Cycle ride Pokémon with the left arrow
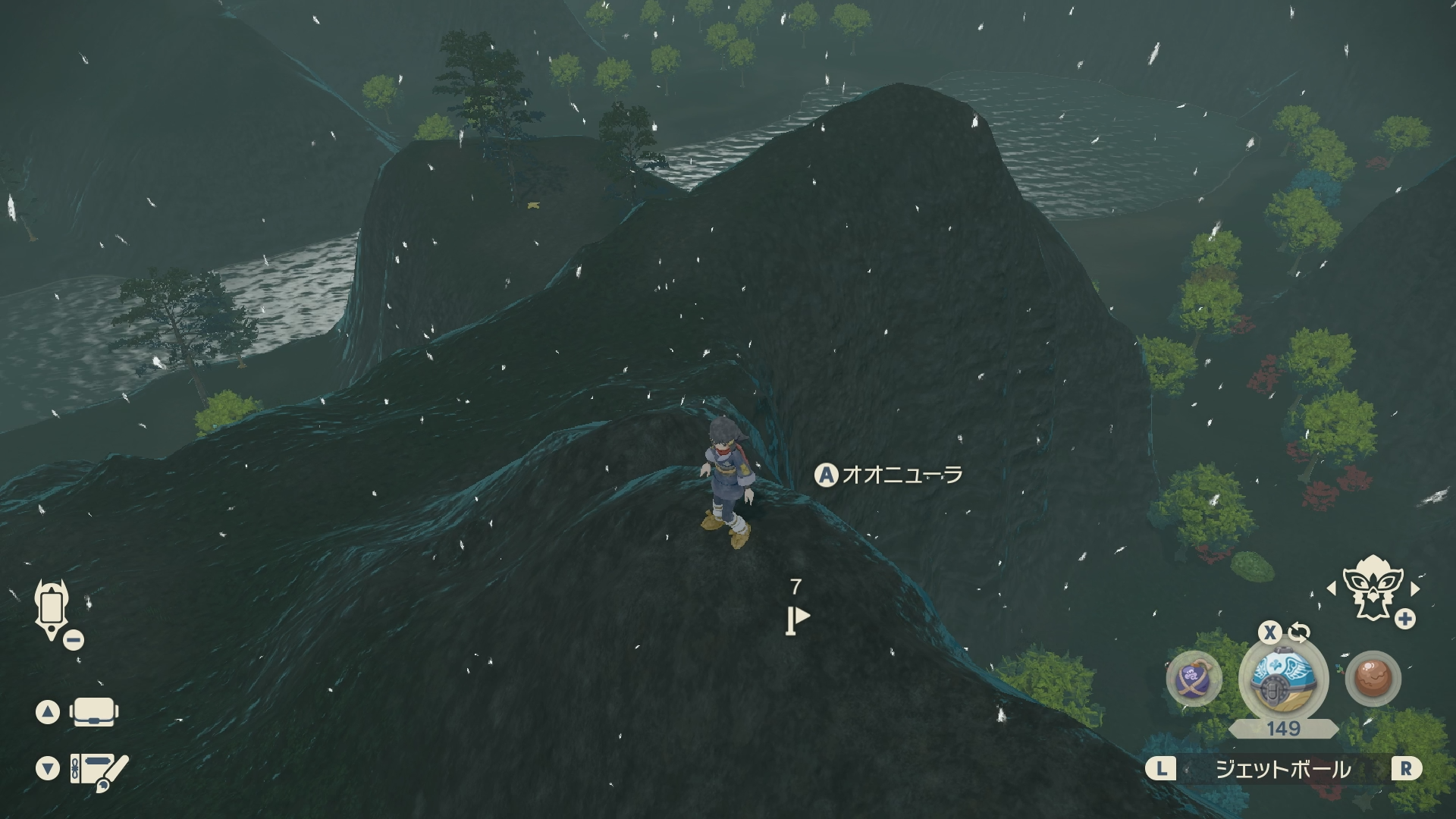The height and width of the screenshot is (819, 1456). click(1331, 588)
